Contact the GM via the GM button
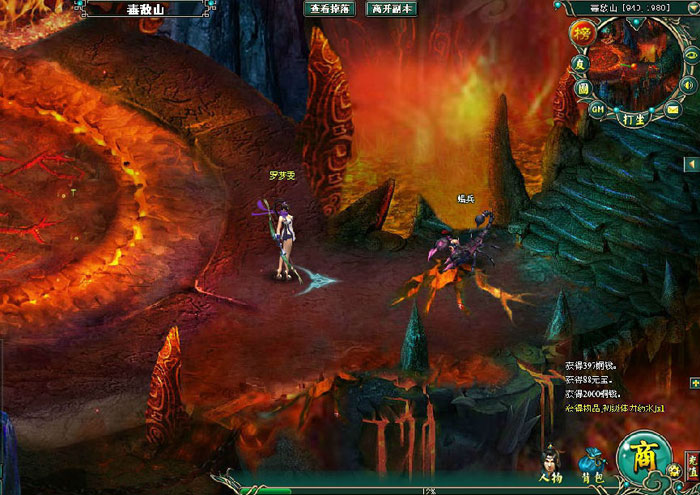The image size is (700, 495). pyautogui.click(x=597, y=108)
